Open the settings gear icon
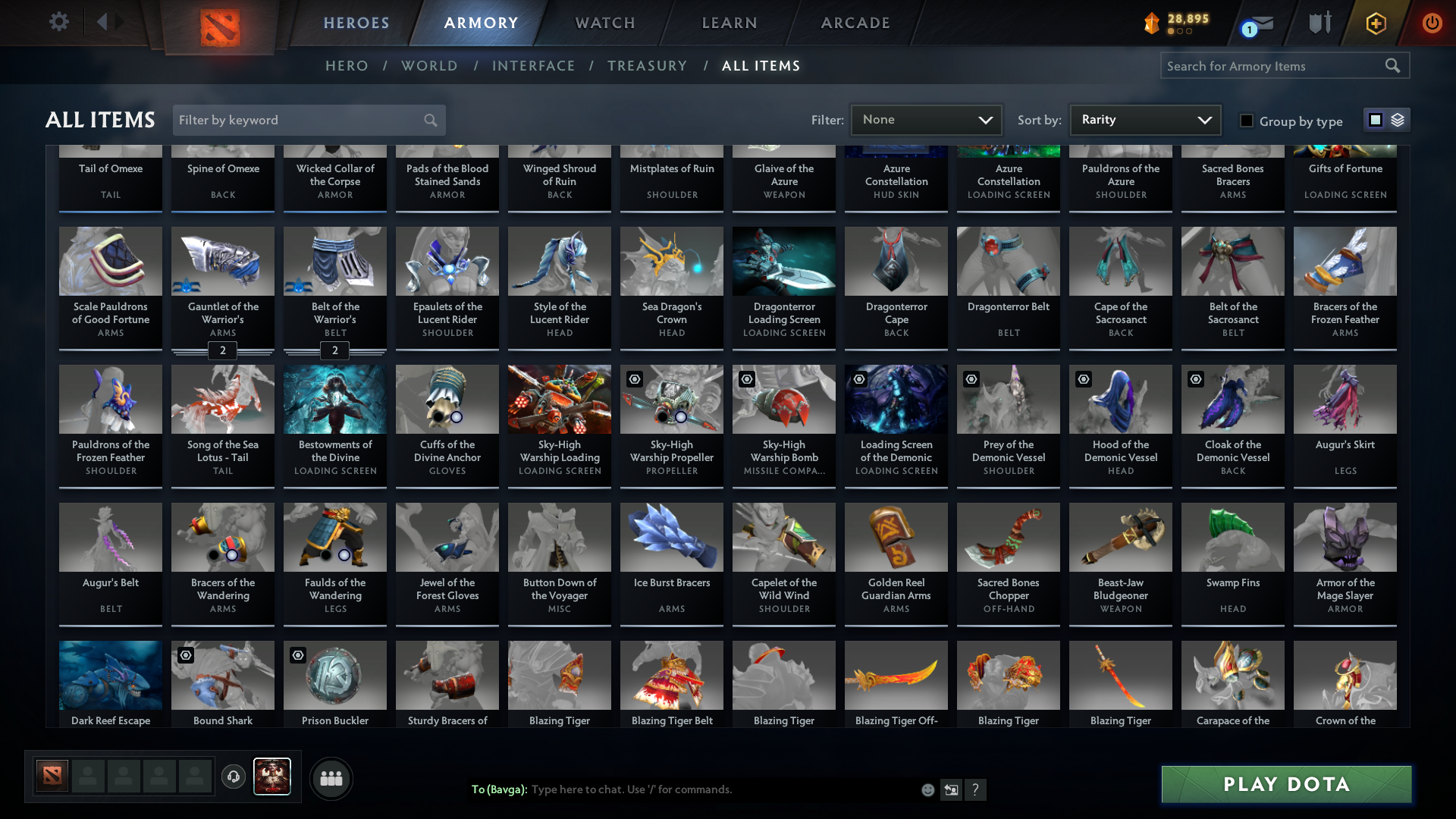Screen dimensions: 1456x819 tap(59, 23)
